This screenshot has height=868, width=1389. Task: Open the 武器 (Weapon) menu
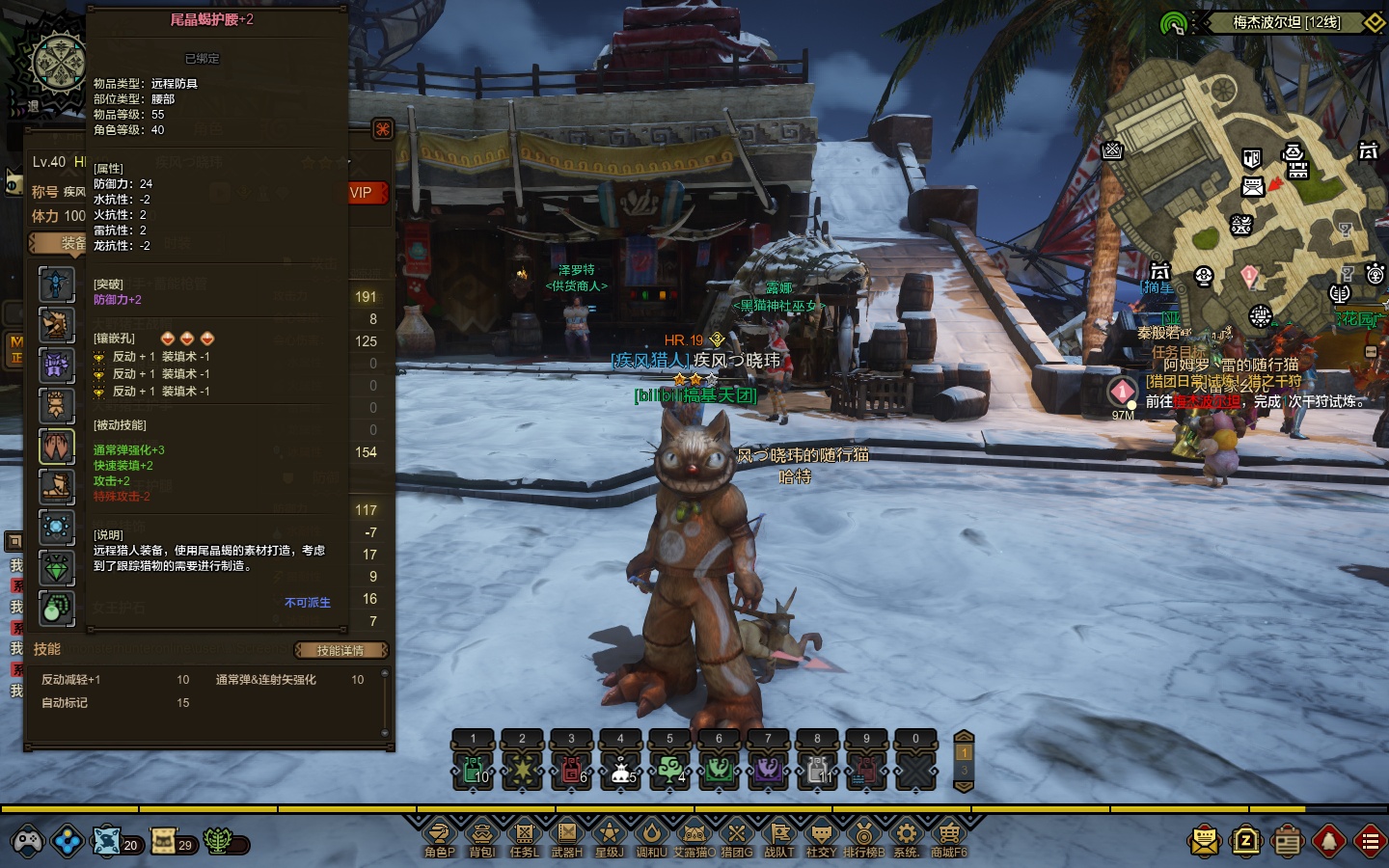pos(567,835)
